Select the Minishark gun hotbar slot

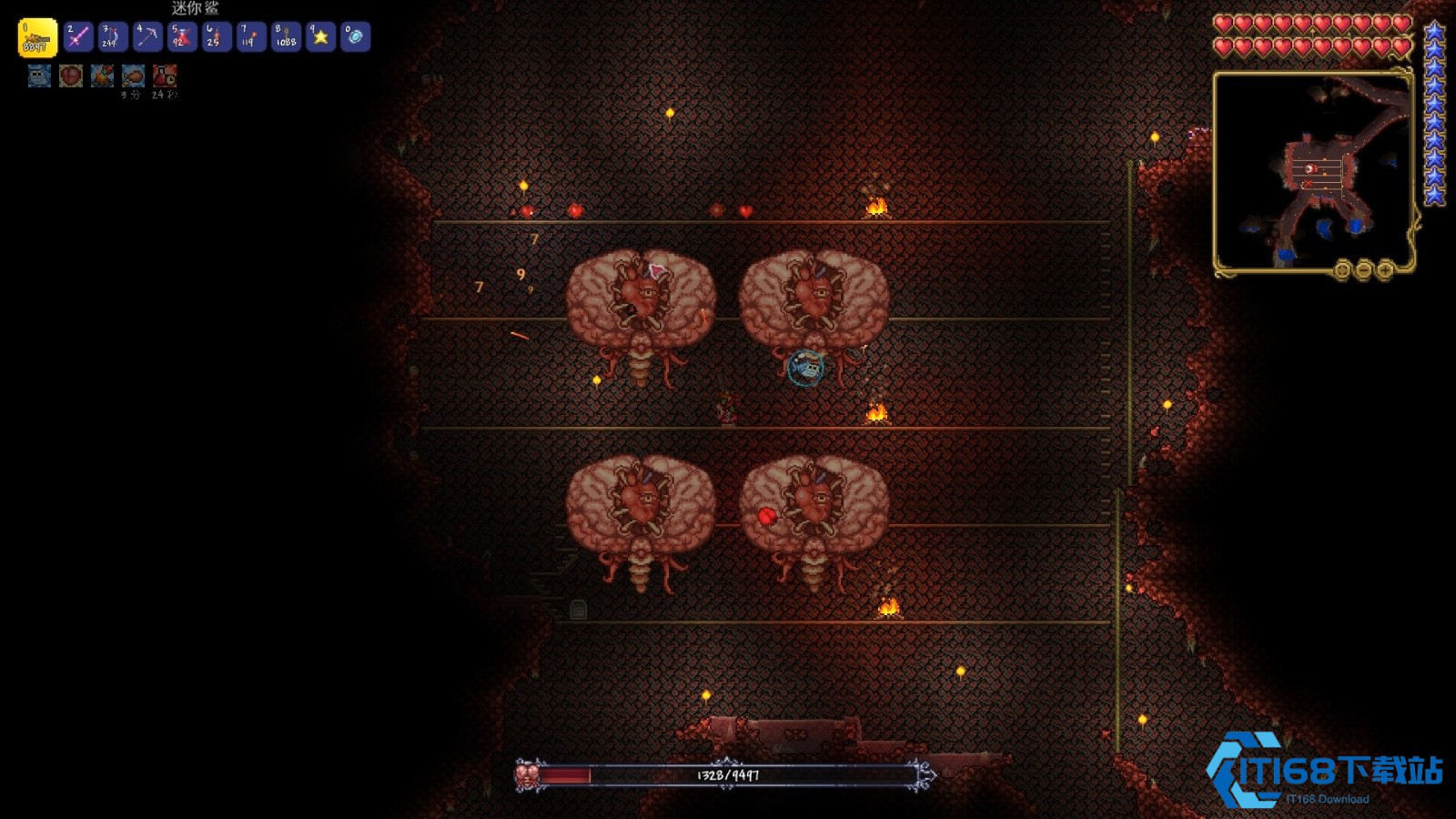37,37
